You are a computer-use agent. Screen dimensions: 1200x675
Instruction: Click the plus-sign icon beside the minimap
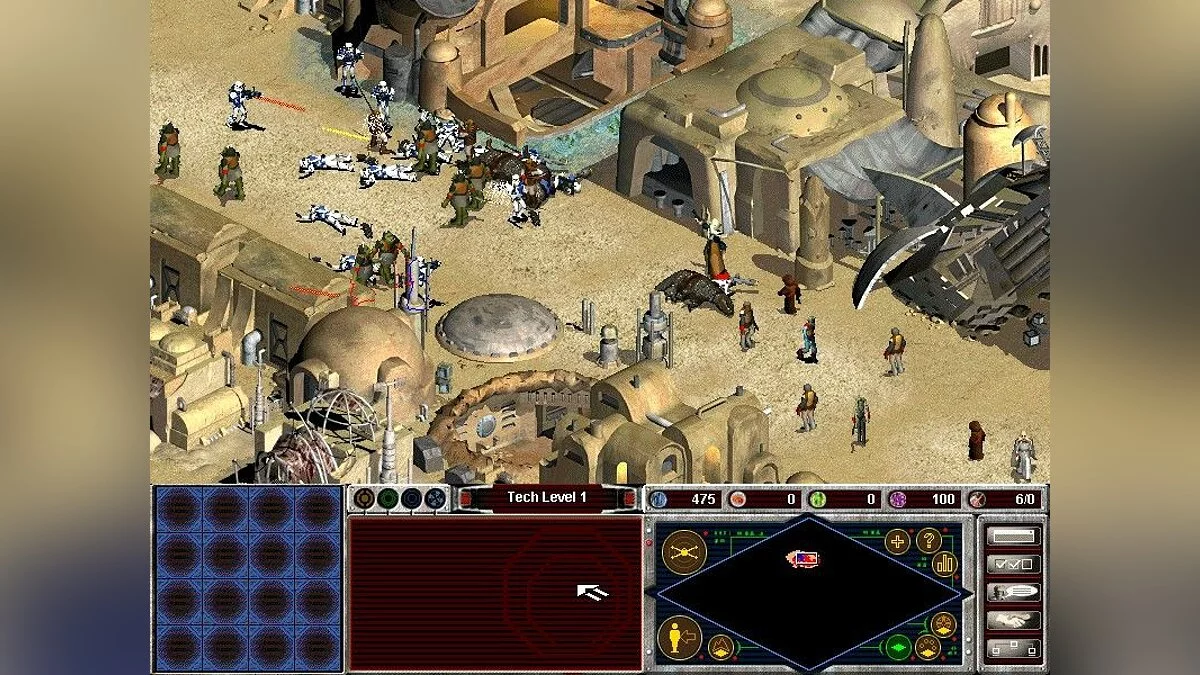[897, 542]
